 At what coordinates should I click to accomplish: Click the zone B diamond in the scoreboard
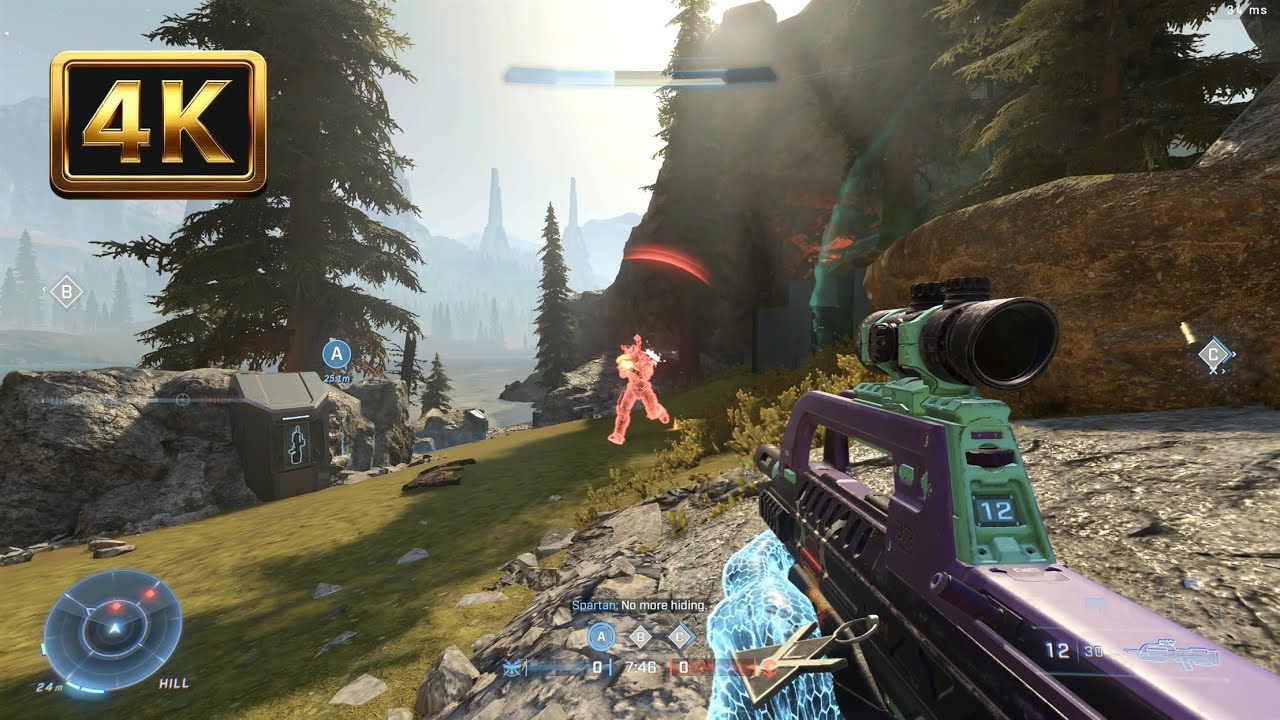[x=641, y=636]
